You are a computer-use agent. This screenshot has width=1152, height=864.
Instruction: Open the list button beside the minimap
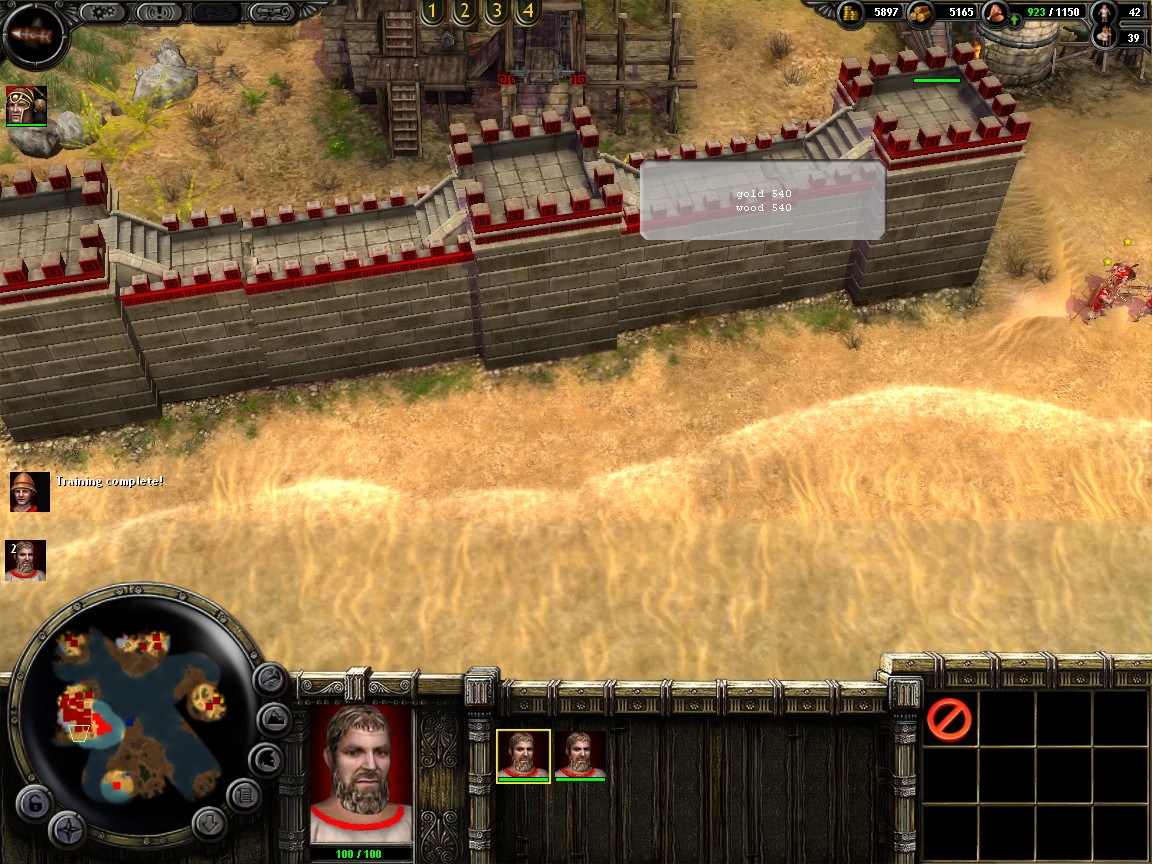pos(243,796)
